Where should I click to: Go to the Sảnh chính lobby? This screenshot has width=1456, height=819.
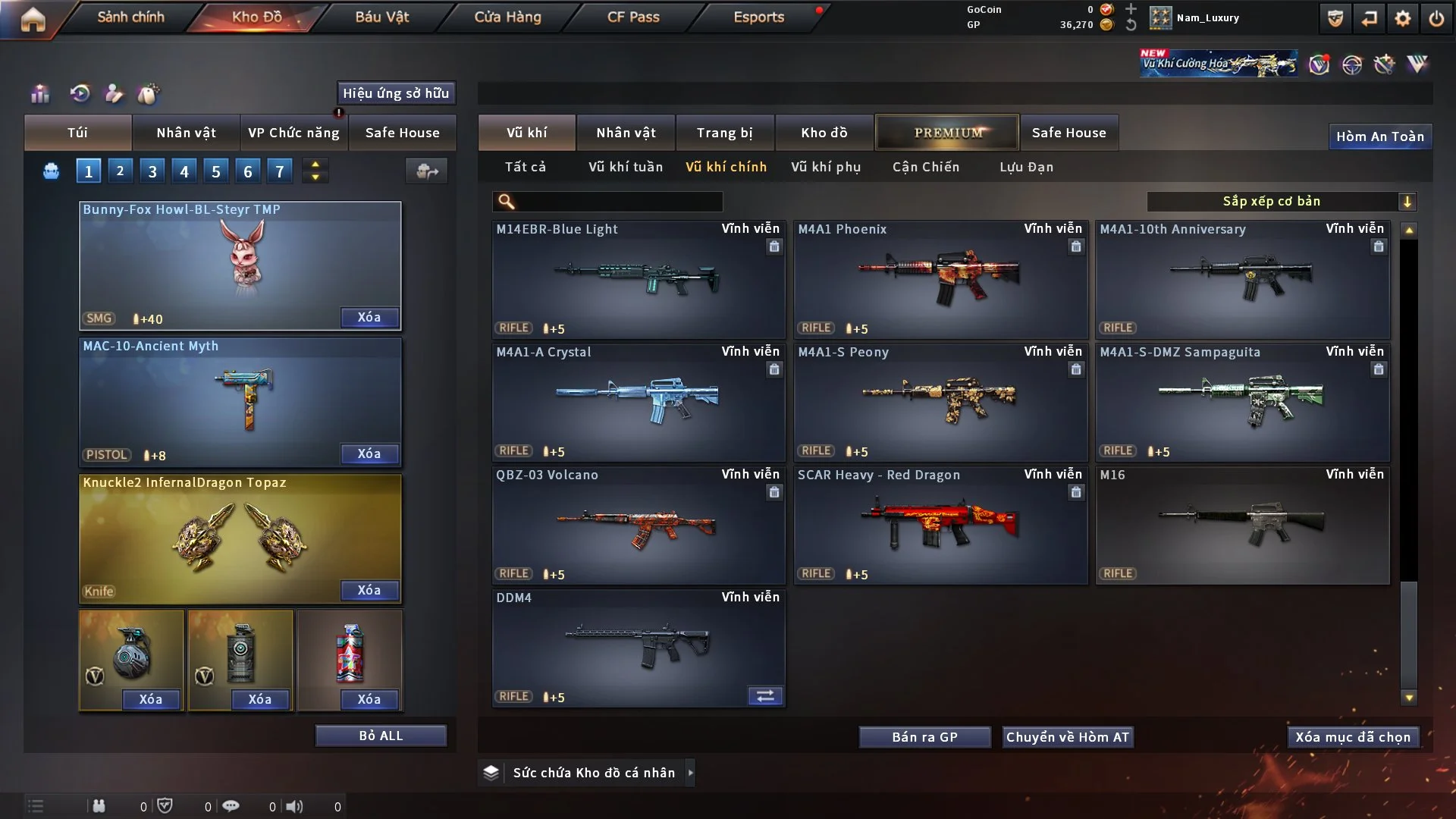point(130,17)
